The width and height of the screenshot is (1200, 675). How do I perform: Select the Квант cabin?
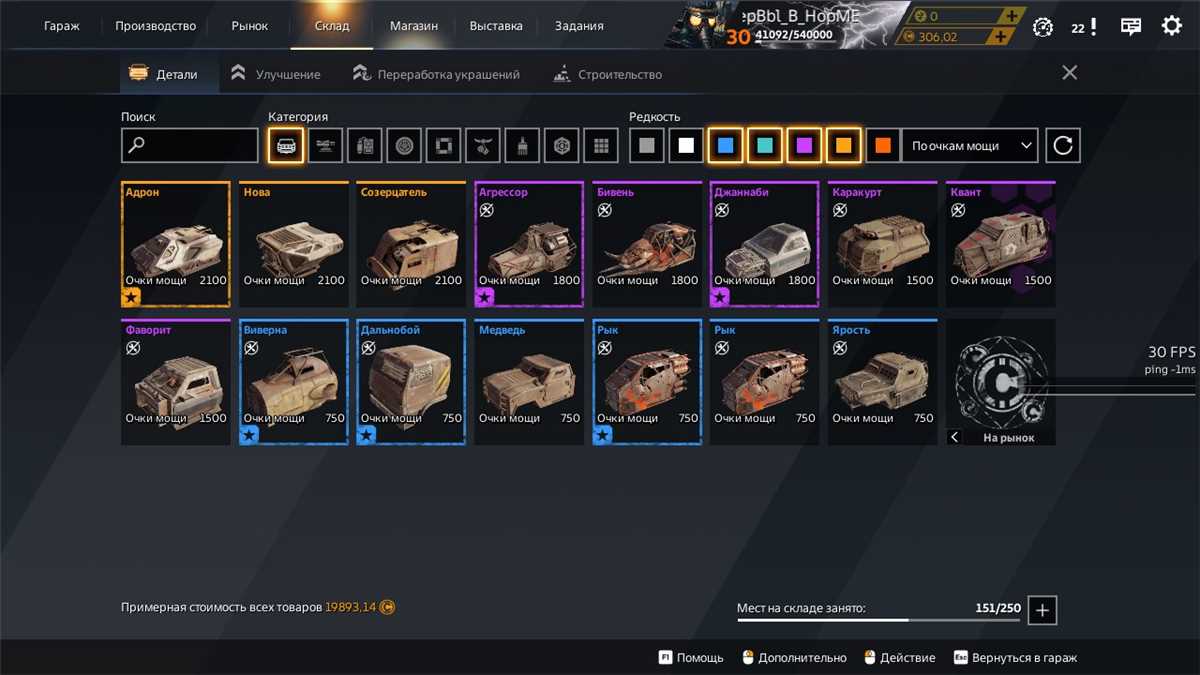1000,244
